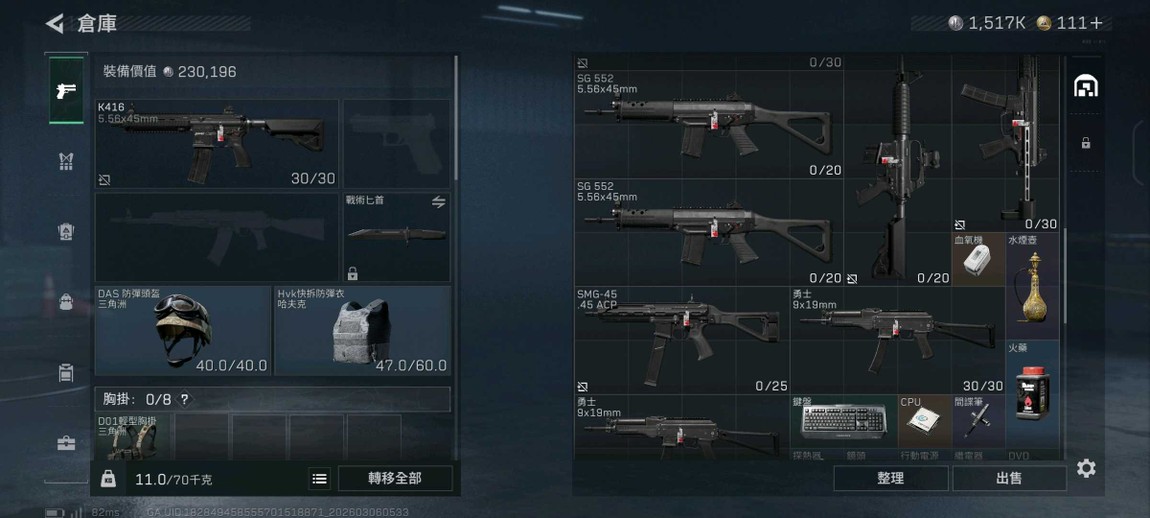1150x518 pixels.
Task: Select the equipped K416 rifle slot
Action: (217, 143)
